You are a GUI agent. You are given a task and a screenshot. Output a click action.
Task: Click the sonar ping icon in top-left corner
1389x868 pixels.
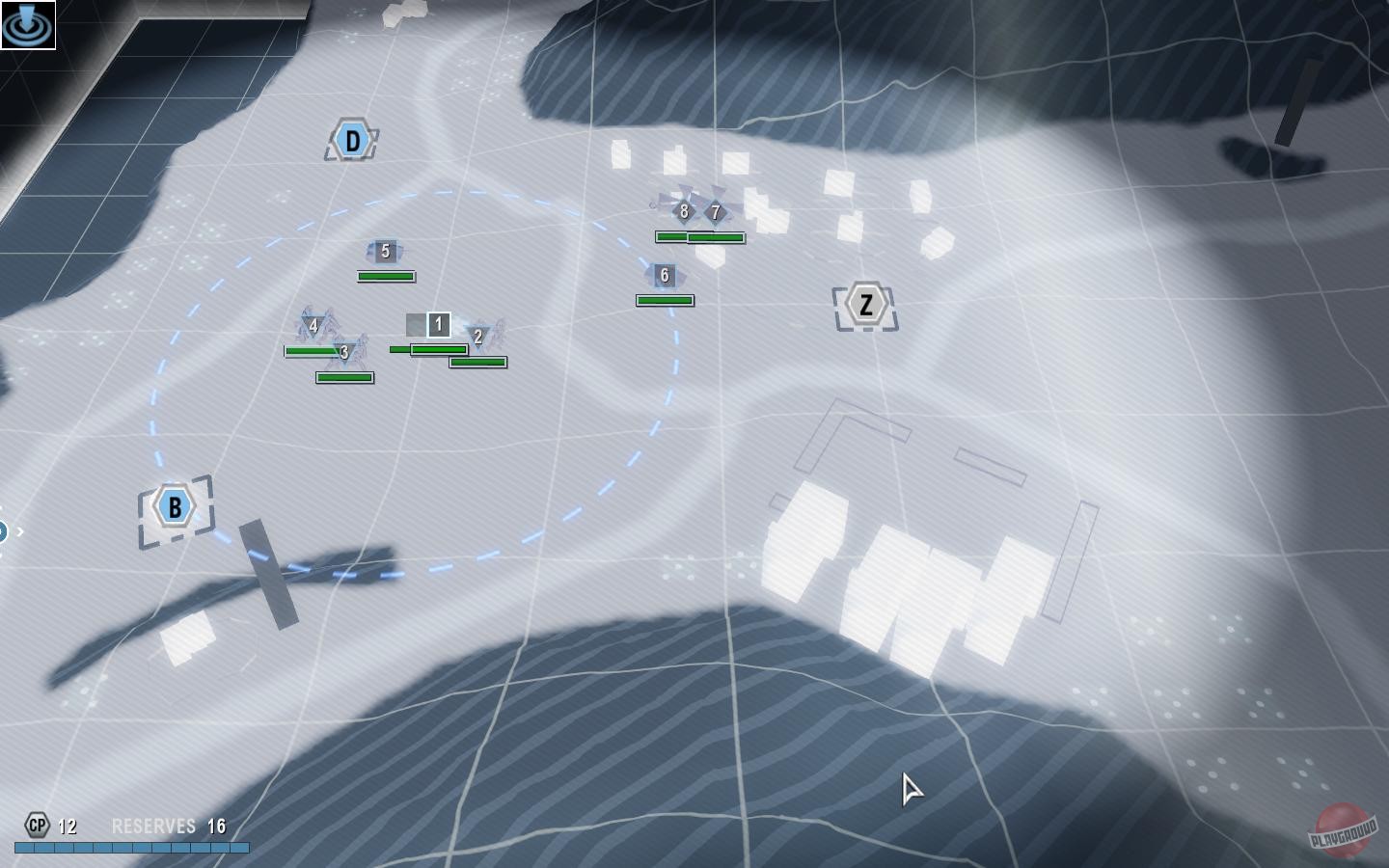click(28, 25)
